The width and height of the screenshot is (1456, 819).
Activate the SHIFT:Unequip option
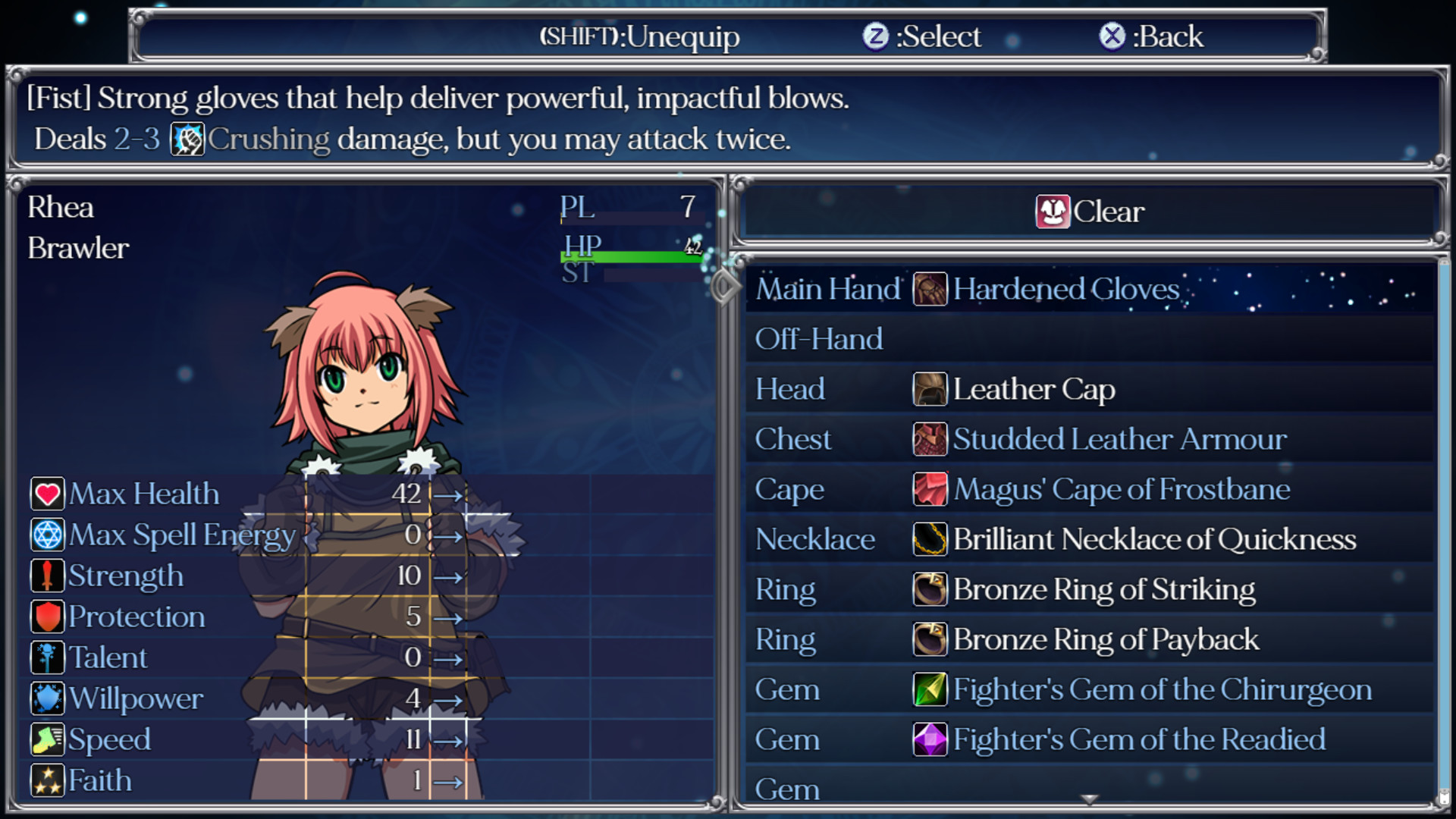click(x=639, y=36)
